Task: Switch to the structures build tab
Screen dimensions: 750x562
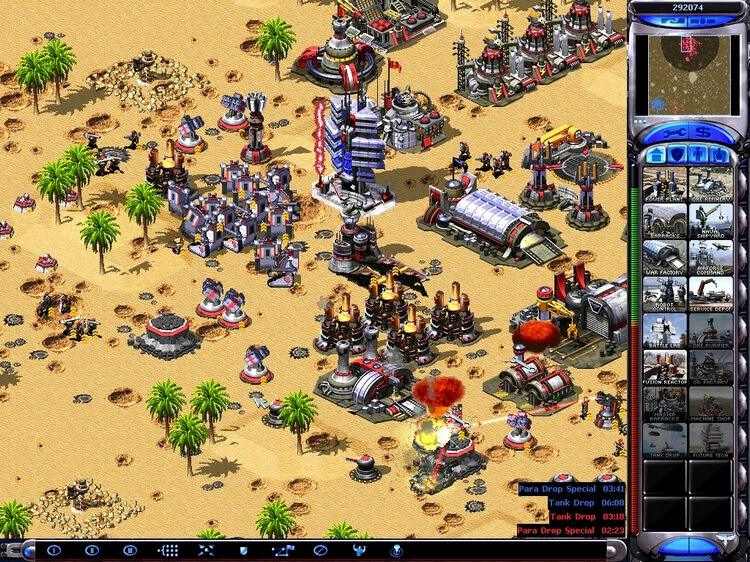Action: pos(657,155)
